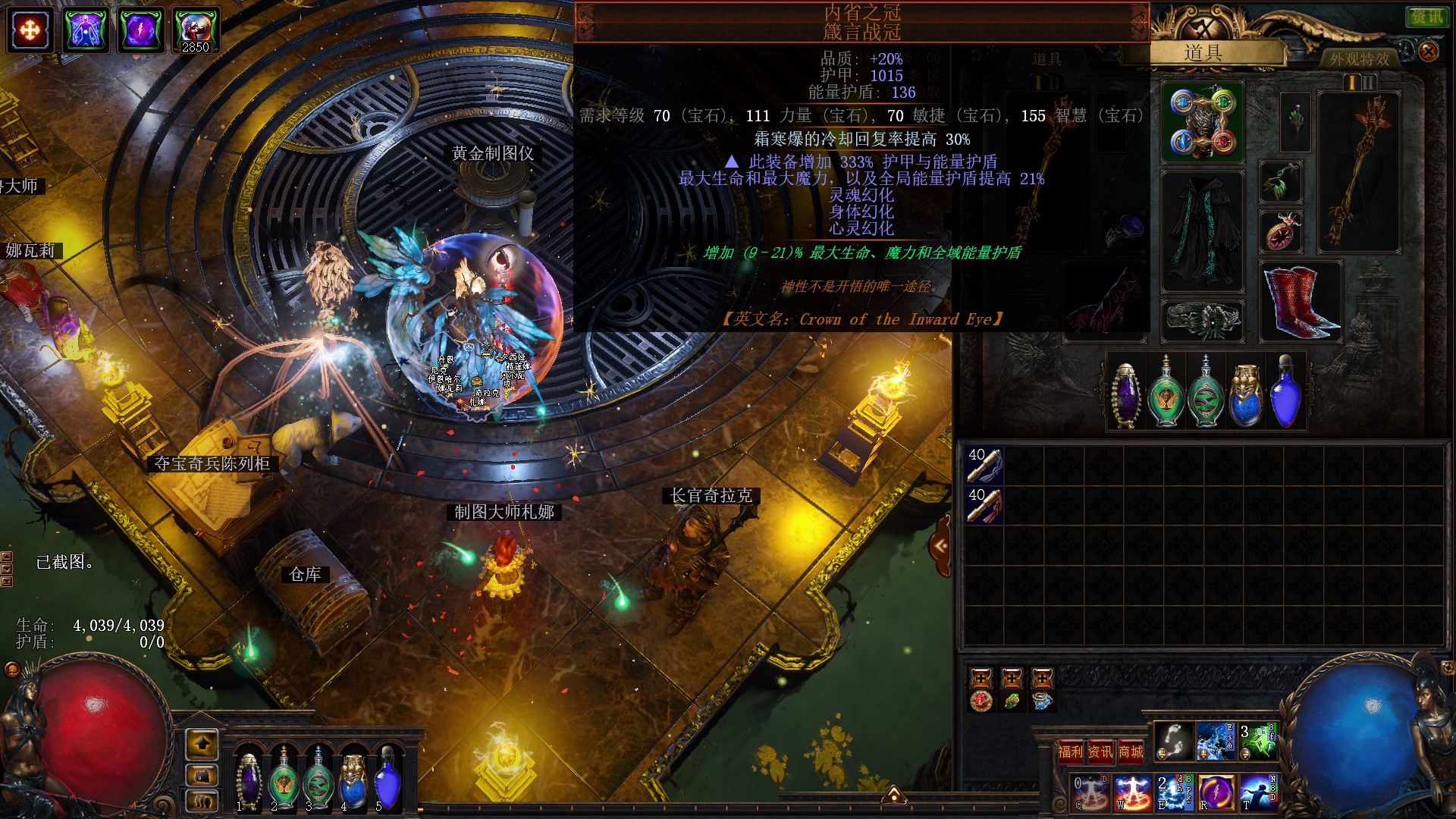Select the top scroll stack of 40

click(x=984, y=465)
